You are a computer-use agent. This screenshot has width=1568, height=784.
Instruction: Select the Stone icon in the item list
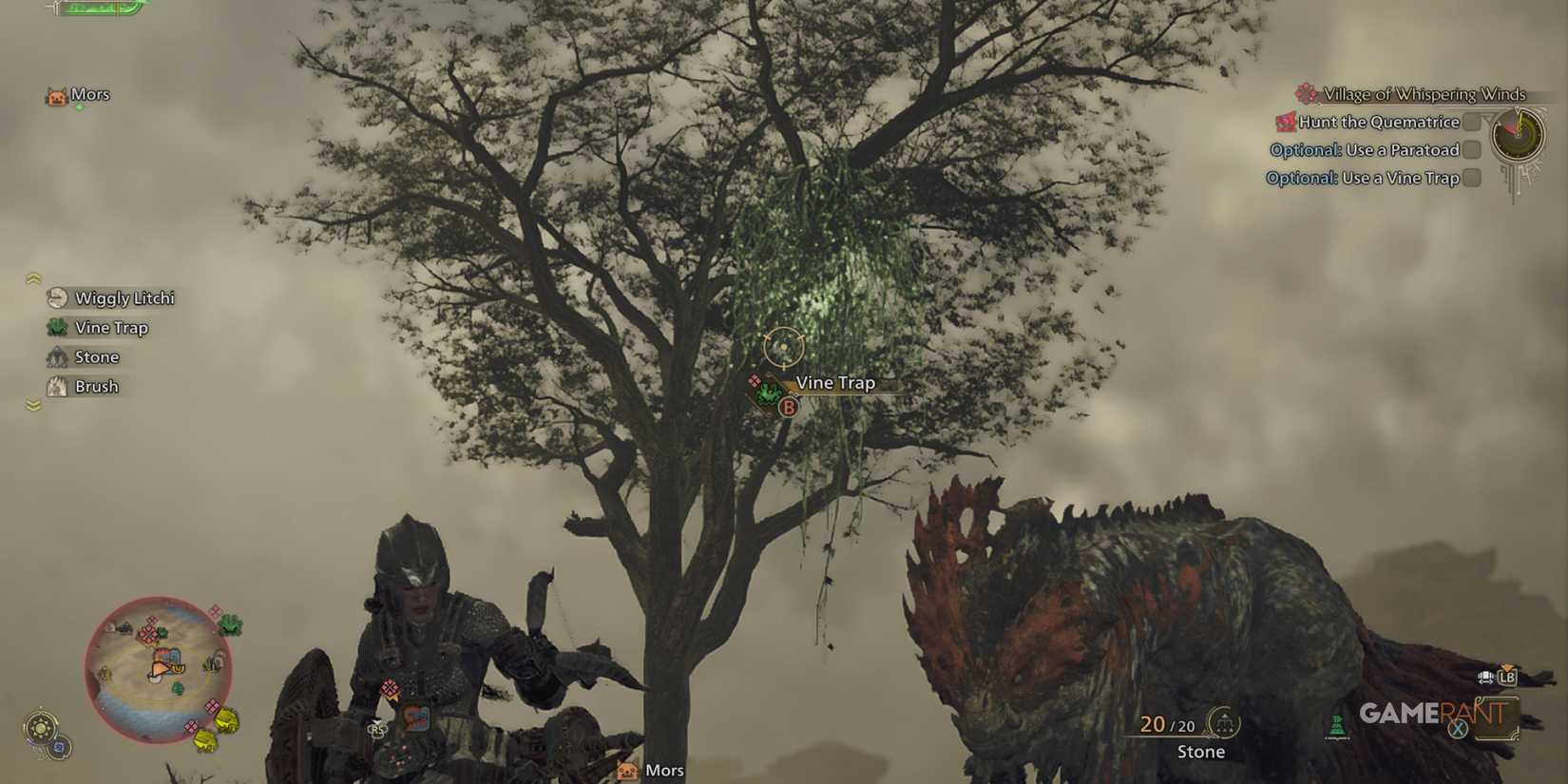pos(55,356)
